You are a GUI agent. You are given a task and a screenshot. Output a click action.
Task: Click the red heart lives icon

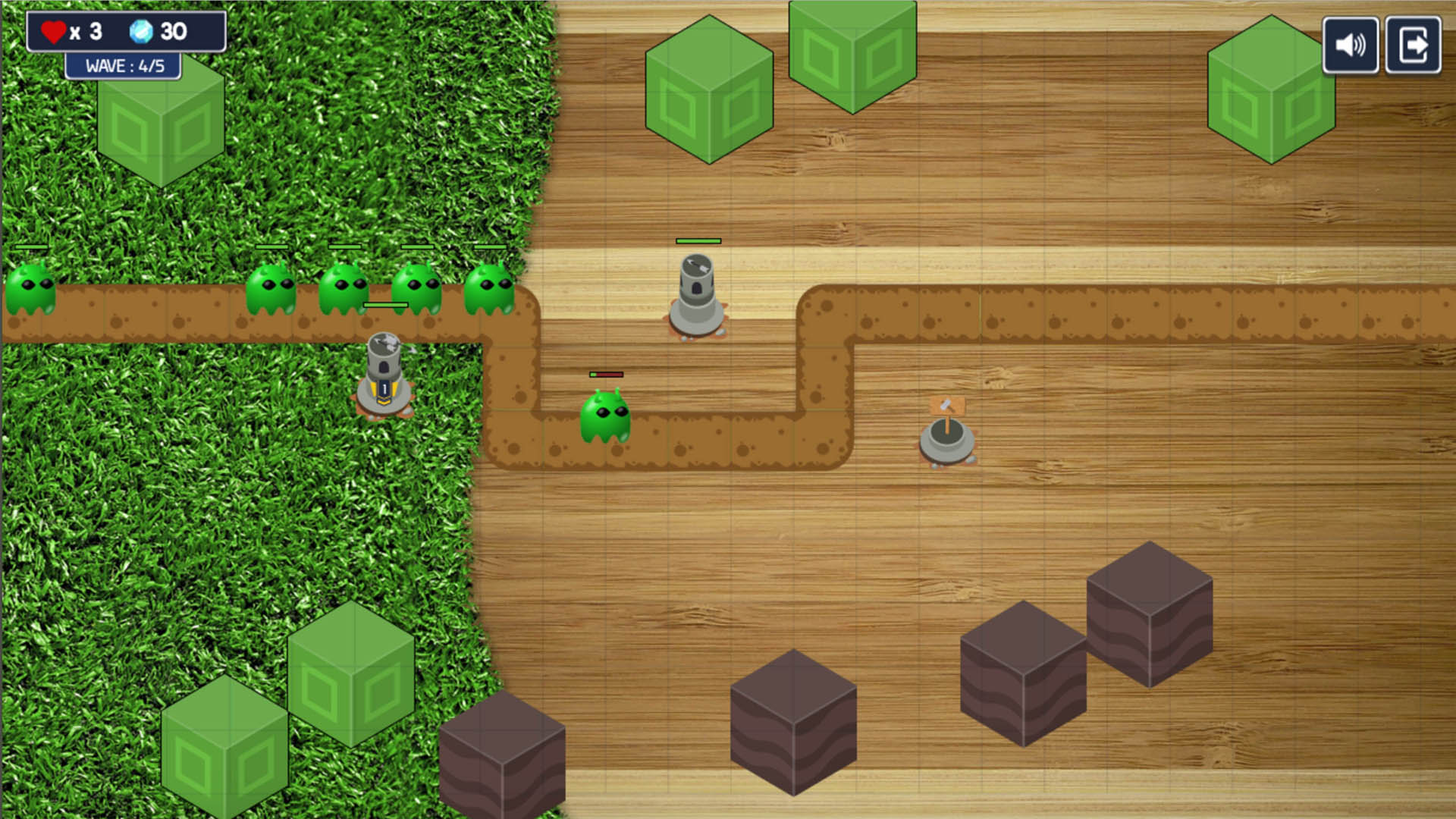click(x=53, y=30)
